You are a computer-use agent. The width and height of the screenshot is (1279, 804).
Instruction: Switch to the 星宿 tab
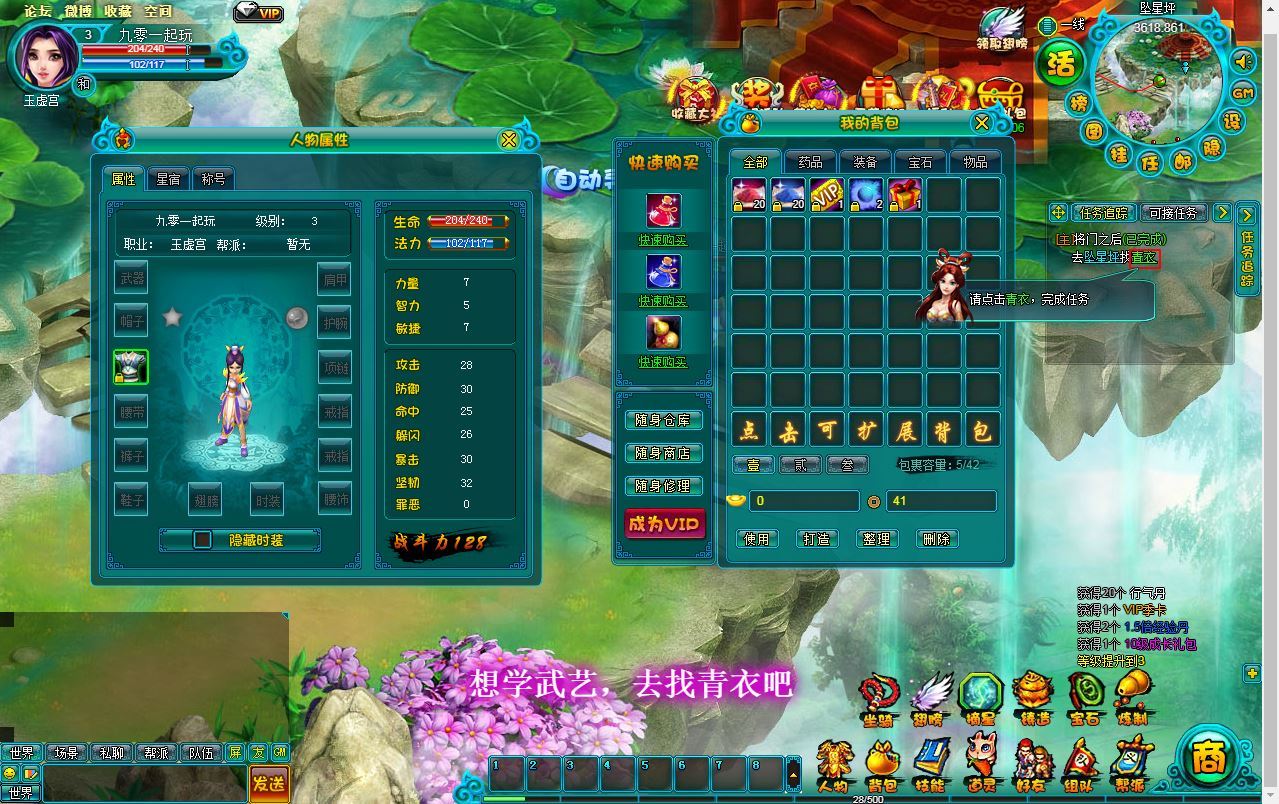click(168, 179)
